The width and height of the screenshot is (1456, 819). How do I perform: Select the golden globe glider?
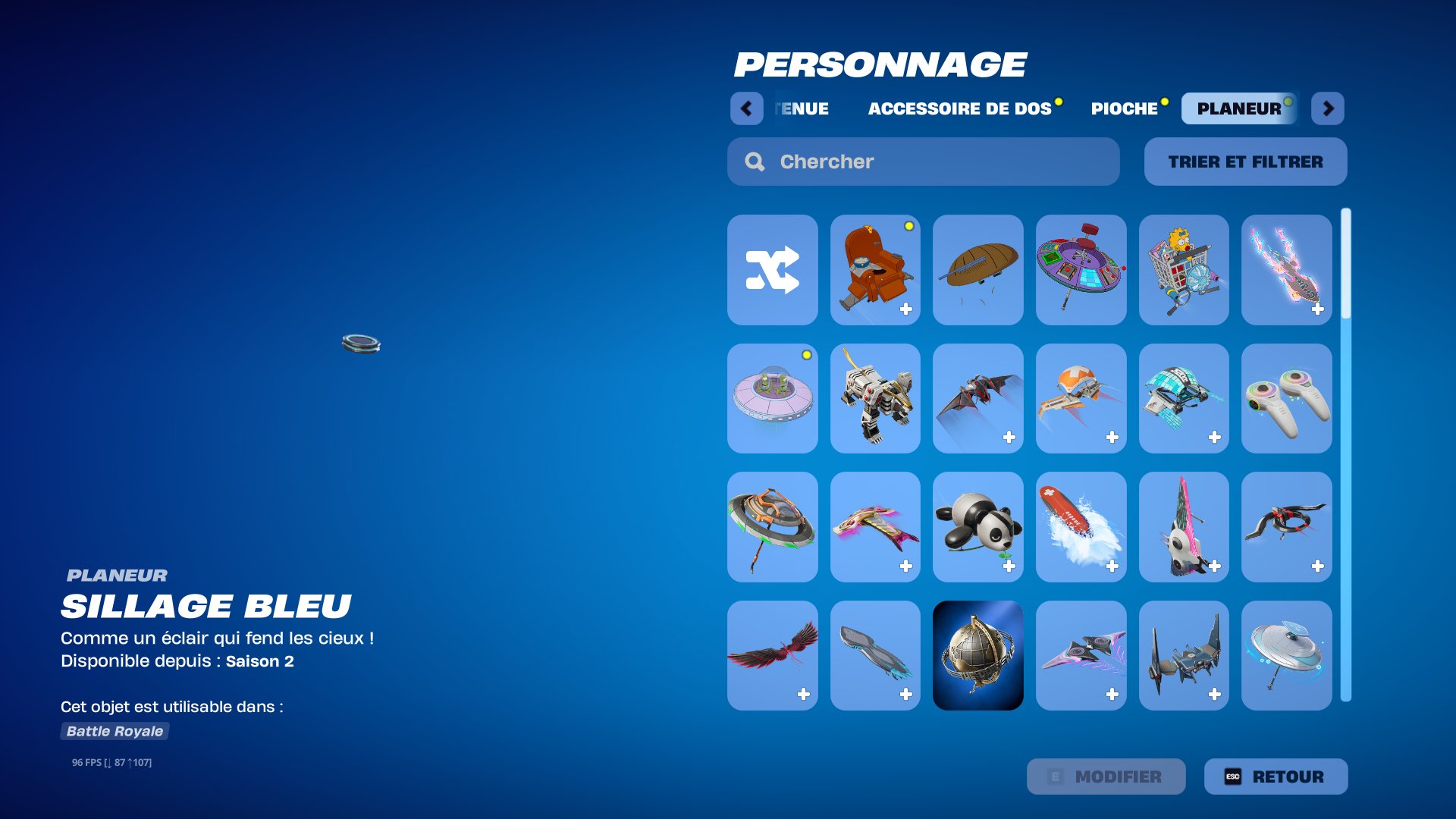click(977, 655)
